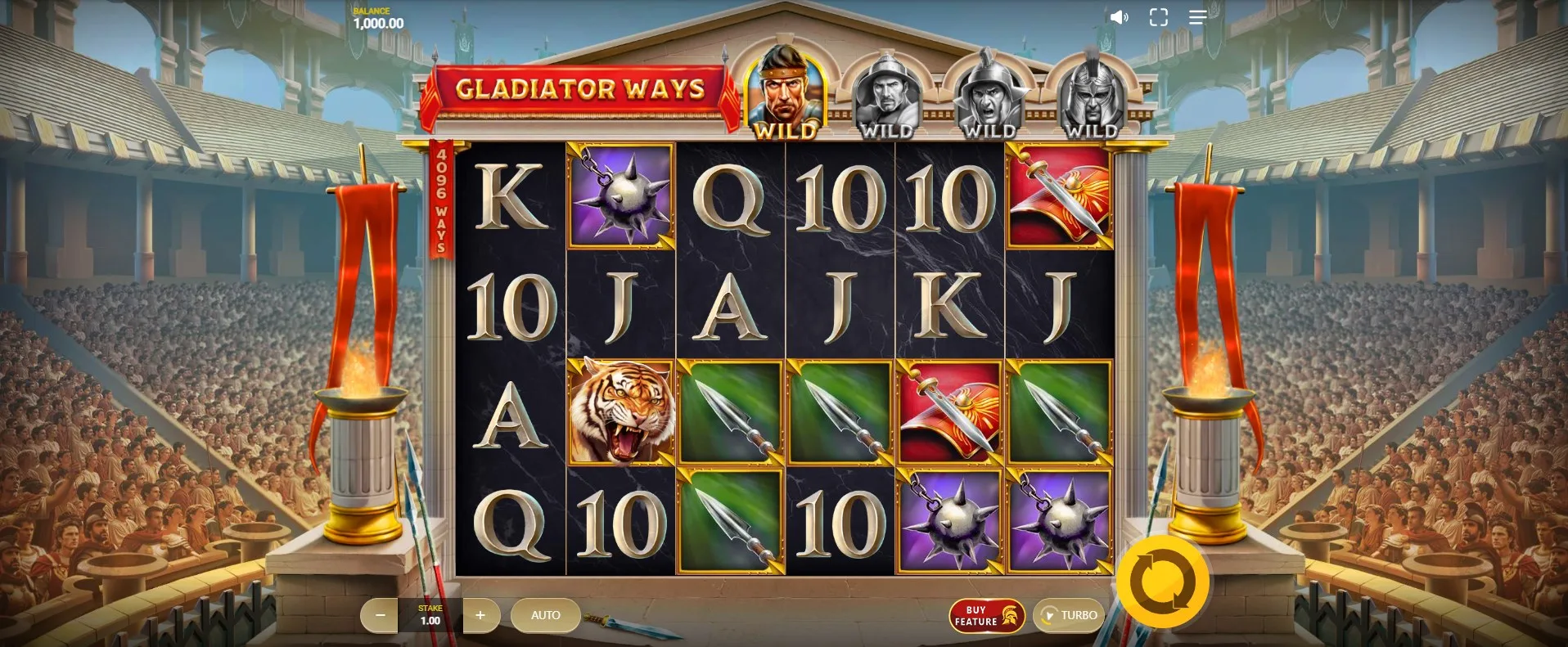Decrease the stake with the minus button

(x=380, y=615)
